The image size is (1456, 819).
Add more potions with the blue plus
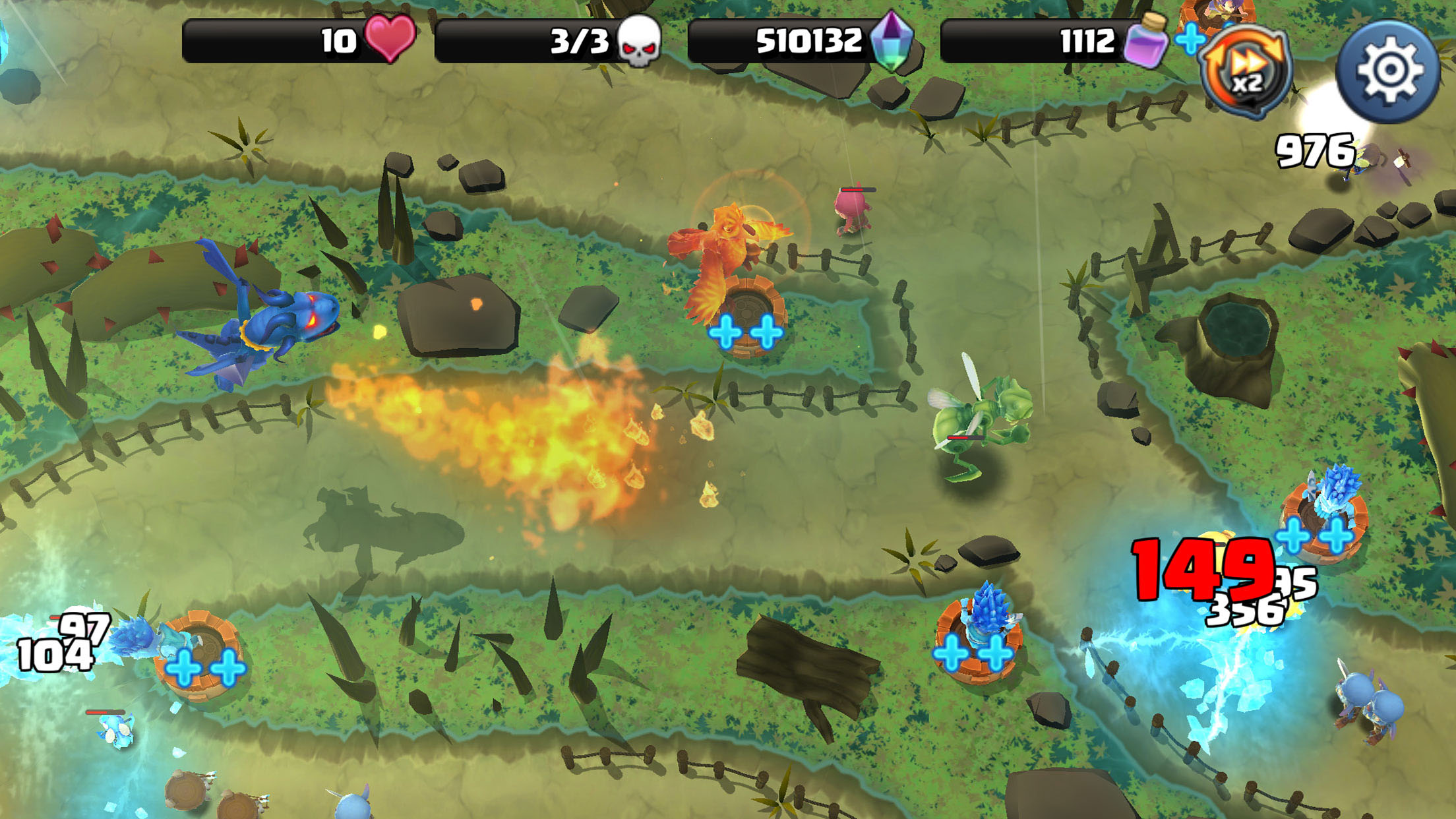pos(1191,40)
